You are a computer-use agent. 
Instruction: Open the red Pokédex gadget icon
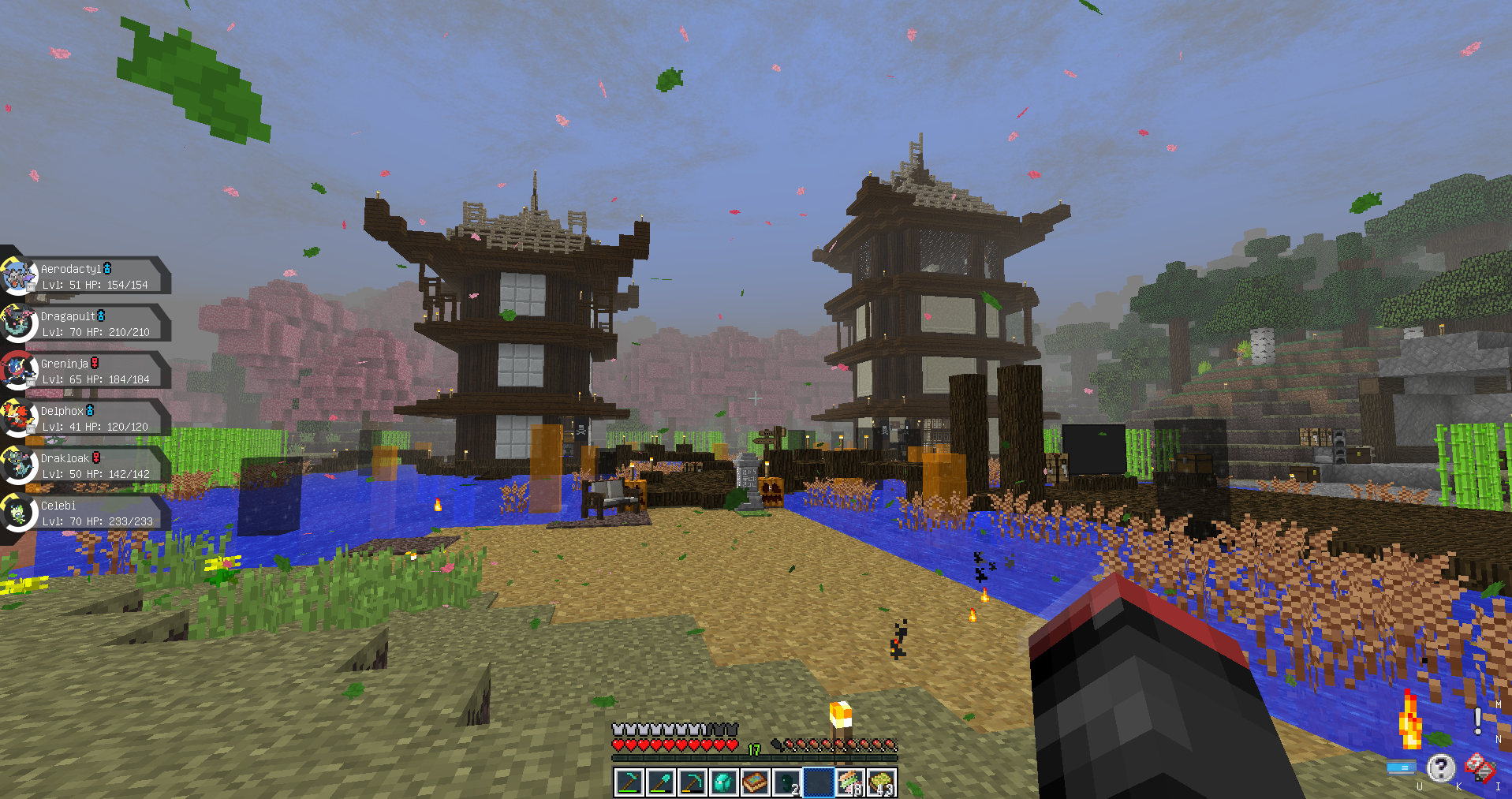coord(1479,767)
